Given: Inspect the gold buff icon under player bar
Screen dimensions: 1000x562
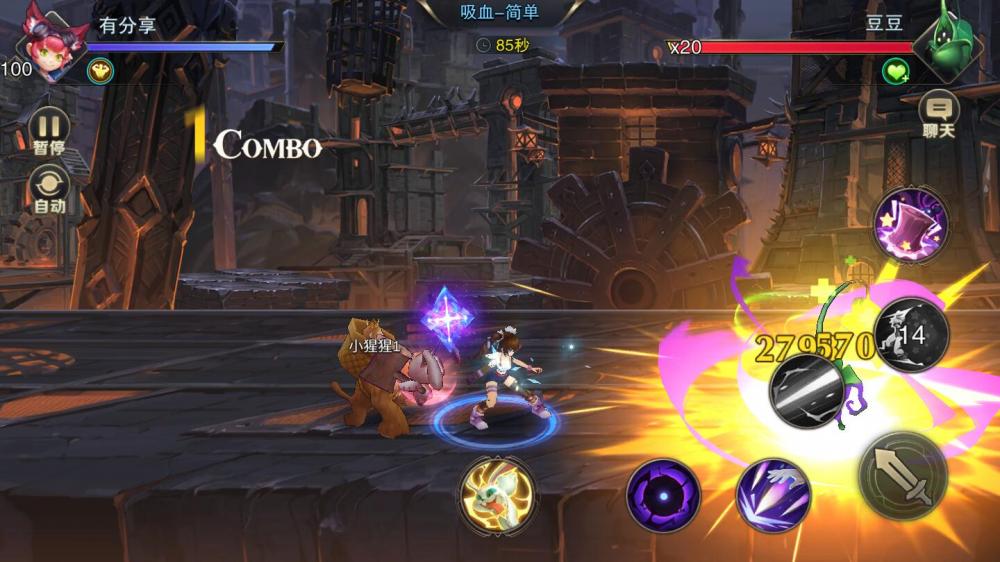Looking at the screenshot, I should click(99, 70).
